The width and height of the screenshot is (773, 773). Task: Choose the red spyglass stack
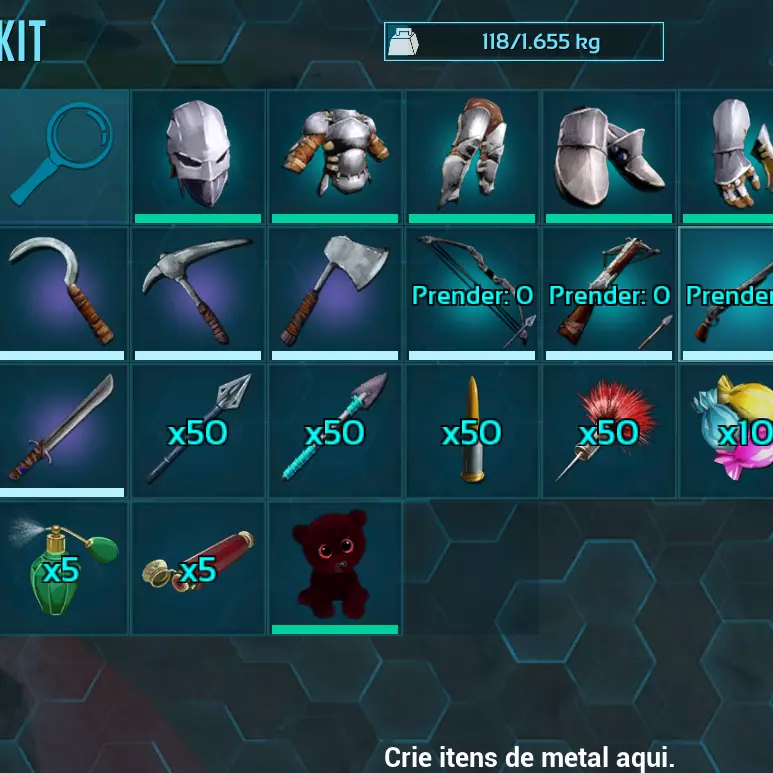(x=198, y=567)
